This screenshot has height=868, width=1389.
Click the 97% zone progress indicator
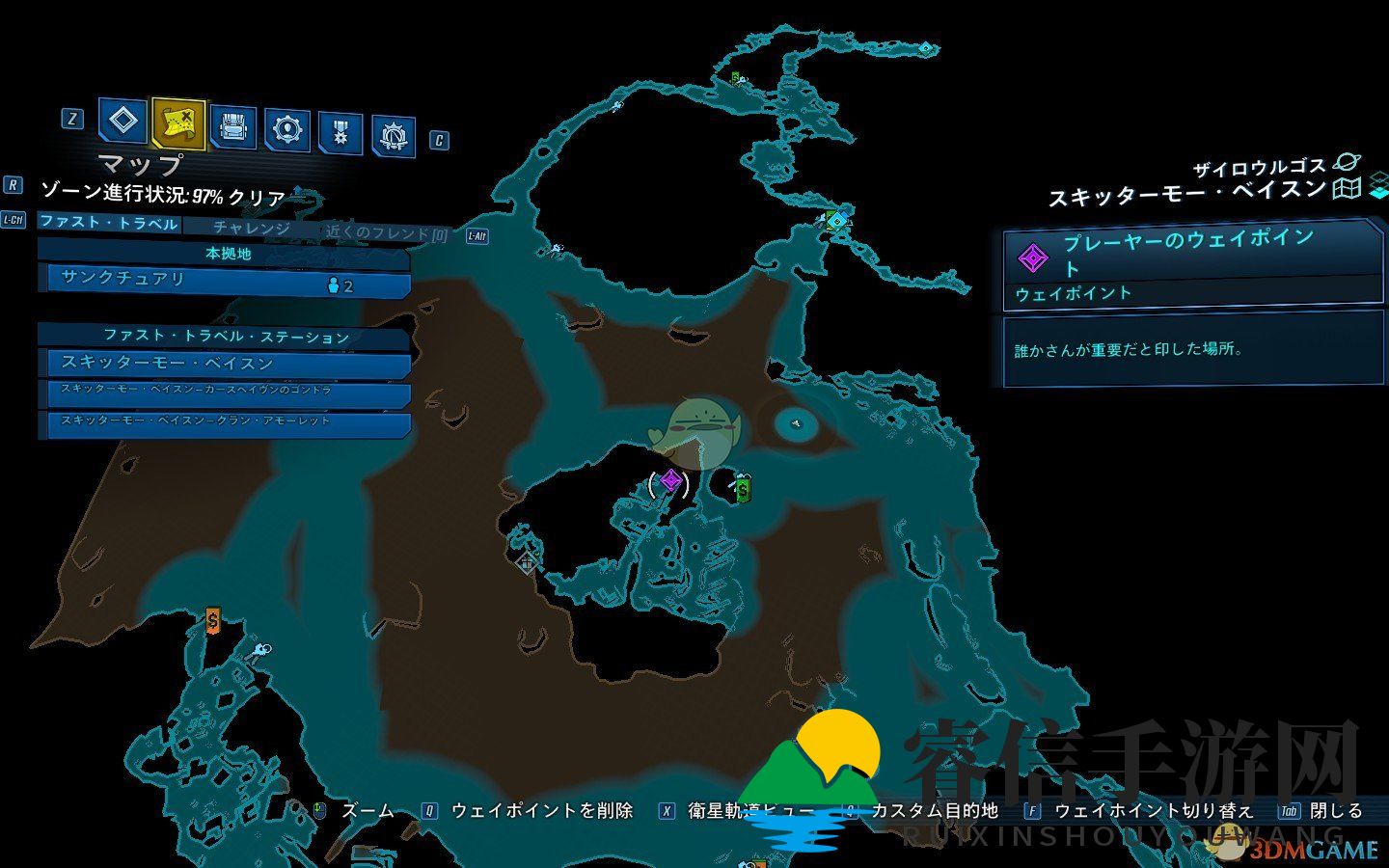coord(167,192)
